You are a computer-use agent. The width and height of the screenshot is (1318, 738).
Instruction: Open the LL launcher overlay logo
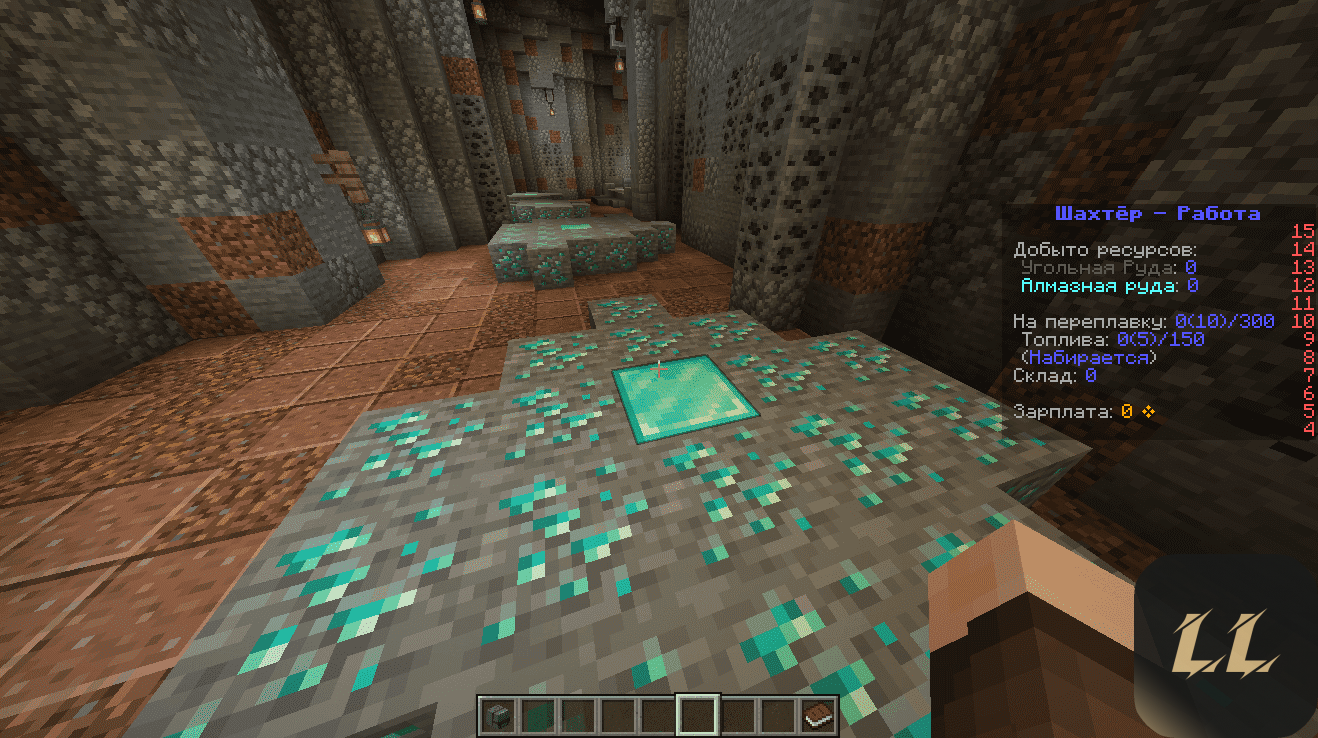(1226, 645)
